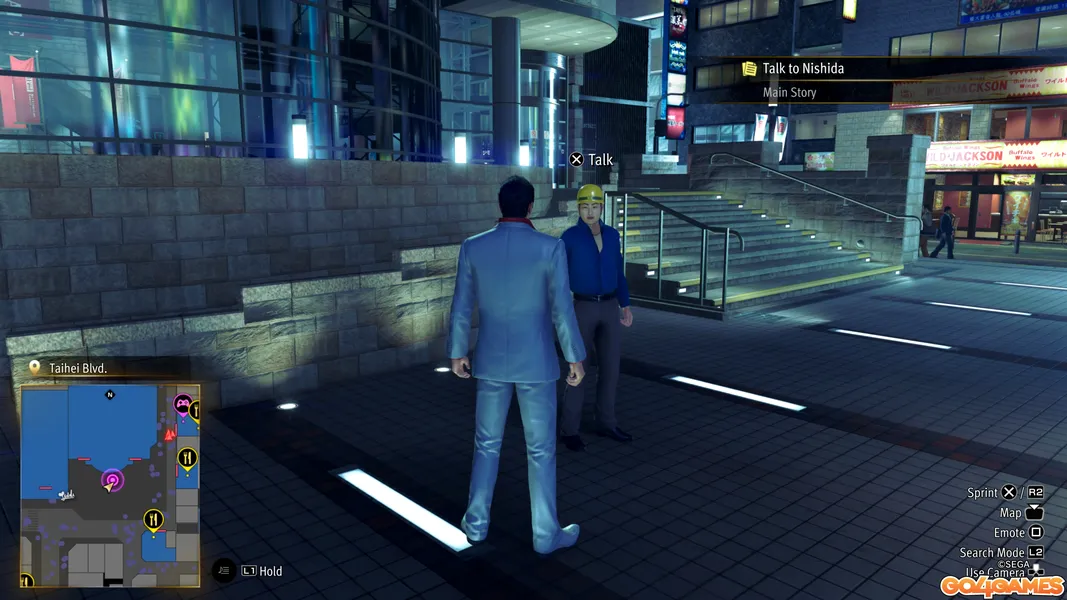This screenshot has width=1067, height=600.
Task: Click the pink gamepad marker on the minimap
Action: tap(183, 405)
